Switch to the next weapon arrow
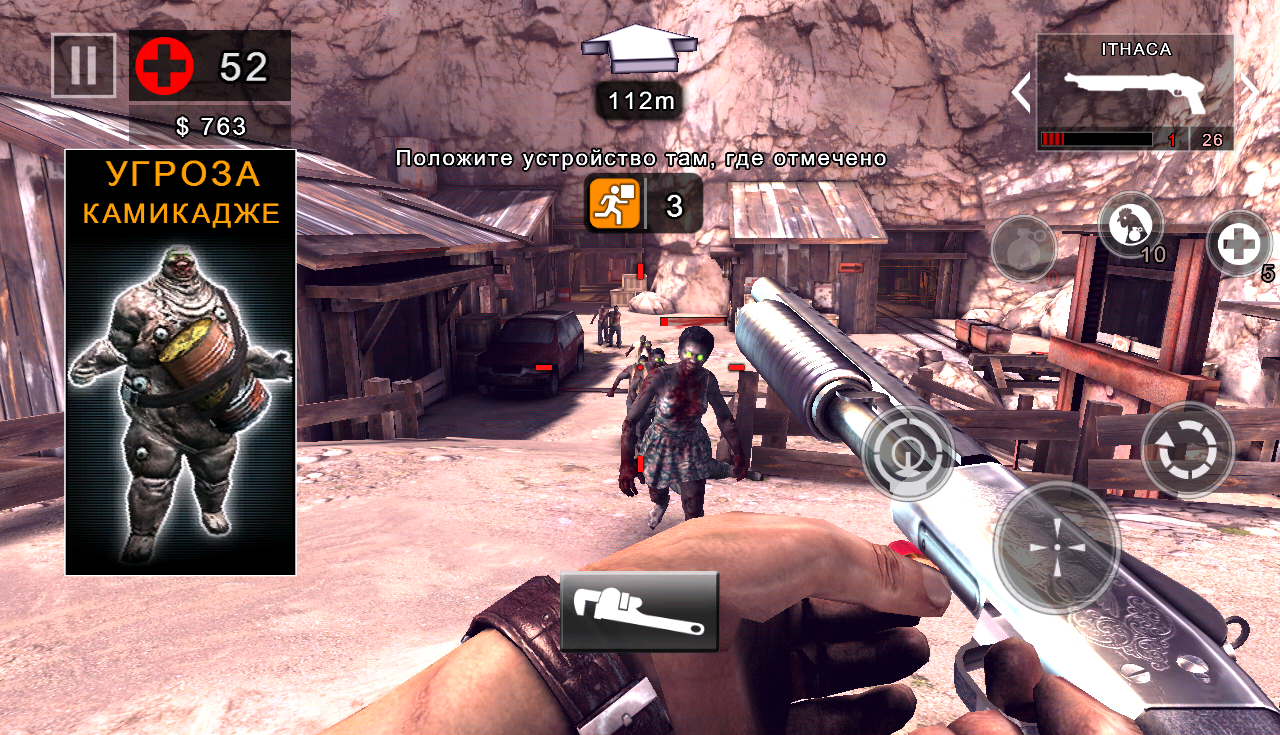The image size is (1280, 735). (1250, 92)
